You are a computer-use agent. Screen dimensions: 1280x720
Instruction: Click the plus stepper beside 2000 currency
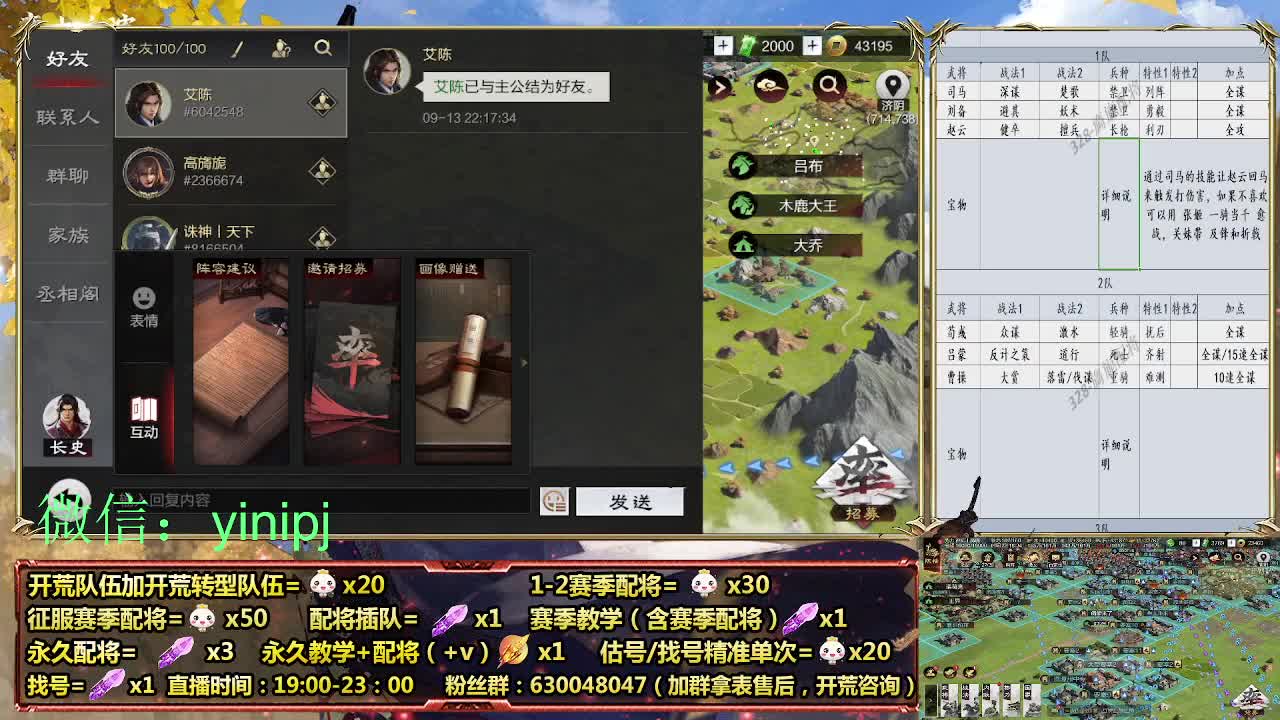pyautogui.click(x=723, y=46)
